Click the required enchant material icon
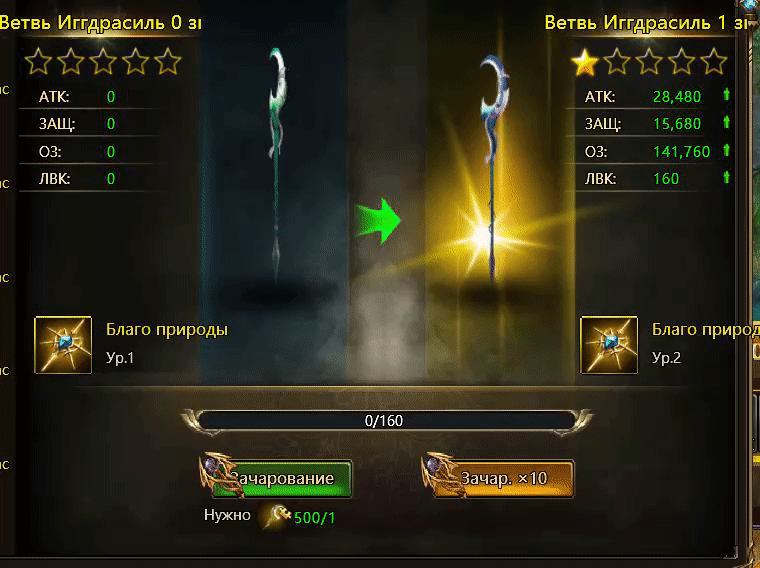This screenshot has width=760, height=568. tap(276, 515)
